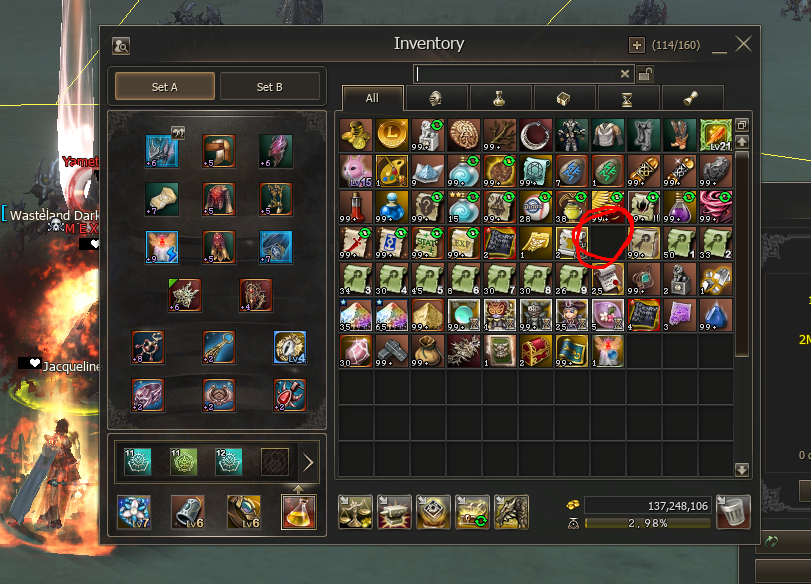Open the helmet equipment filter tab
Screen dimensions: 811x584
436,98
